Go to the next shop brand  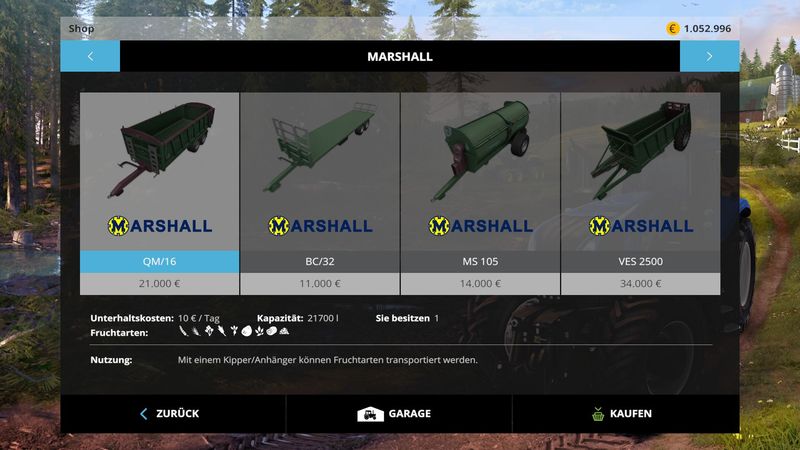[709, 56]
